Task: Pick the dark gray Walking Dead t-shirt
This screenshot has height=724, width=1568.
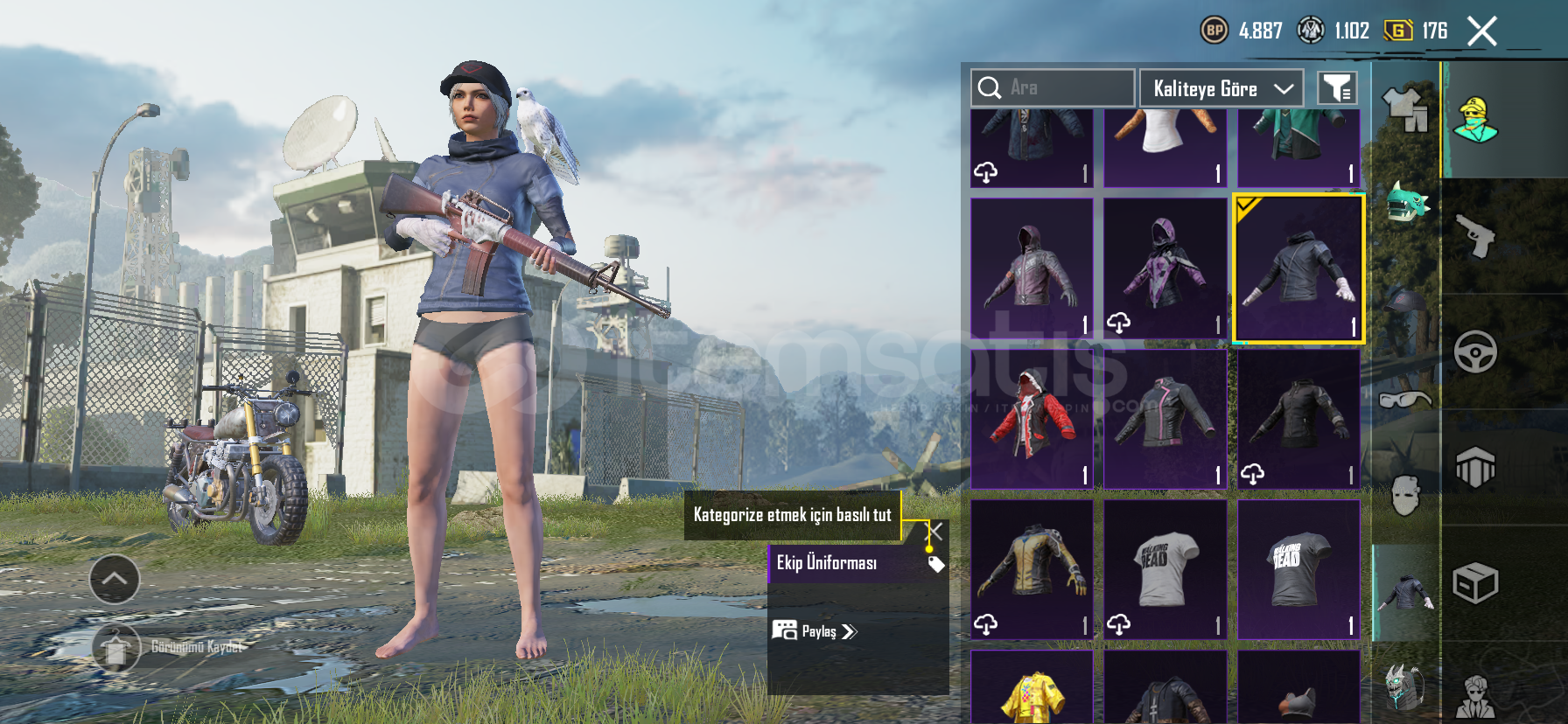Action: point(1298,568)
